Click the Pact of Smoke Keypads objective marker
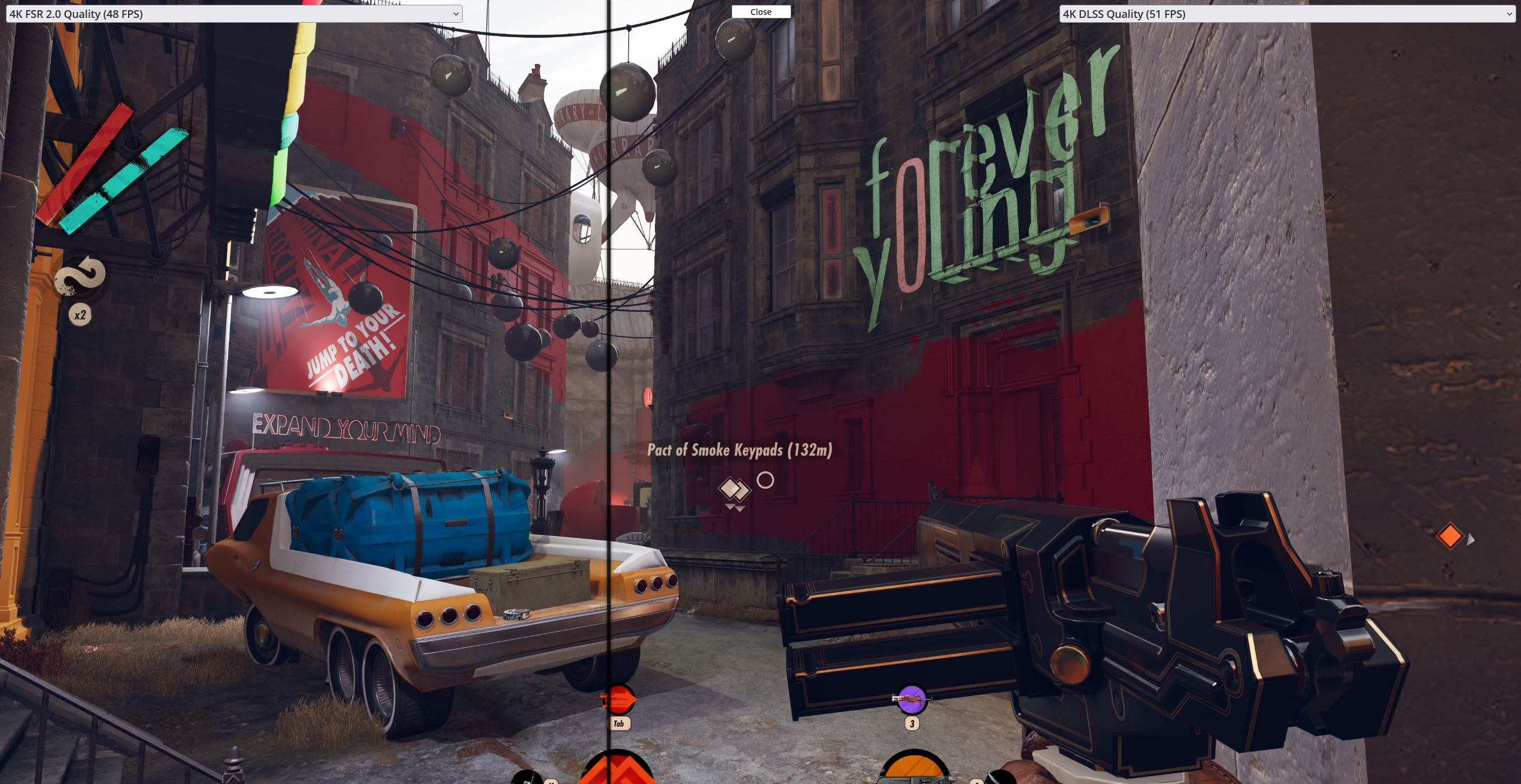The height and width of the screenshot is (784, 1521). [734, 490]
